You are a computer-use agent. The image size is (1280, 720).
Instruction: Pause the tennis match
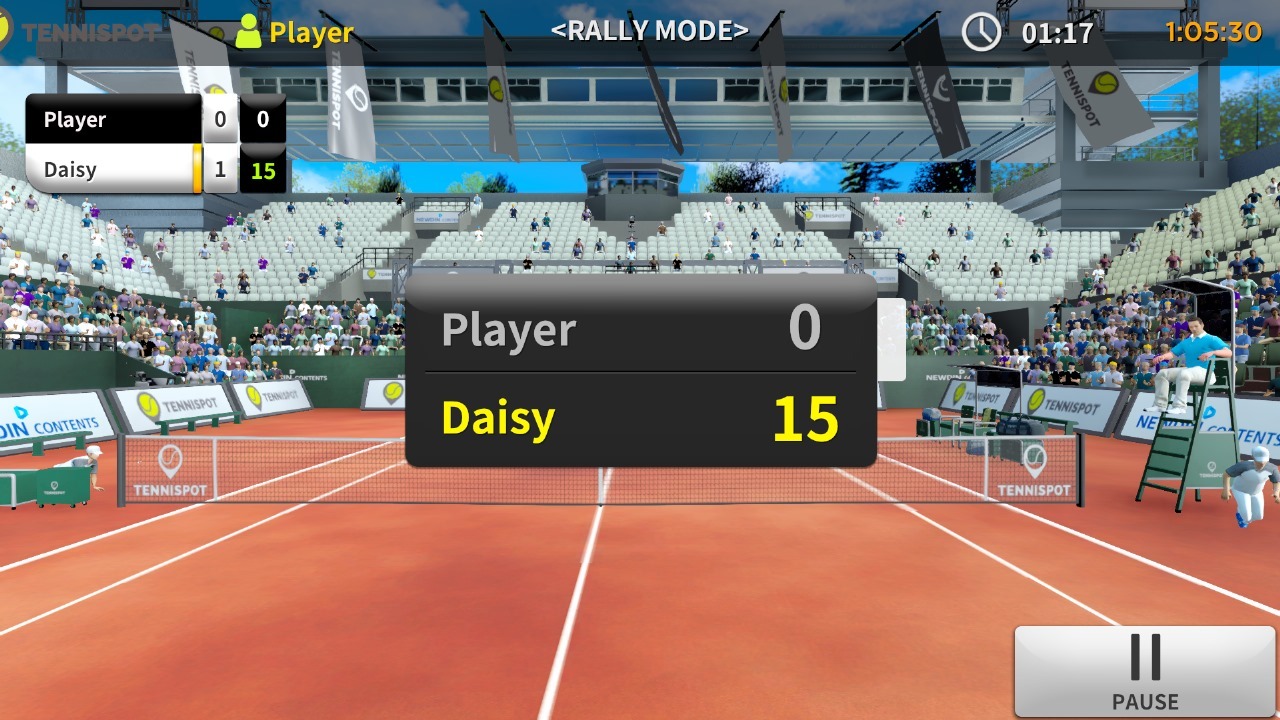coord(1145,671)
